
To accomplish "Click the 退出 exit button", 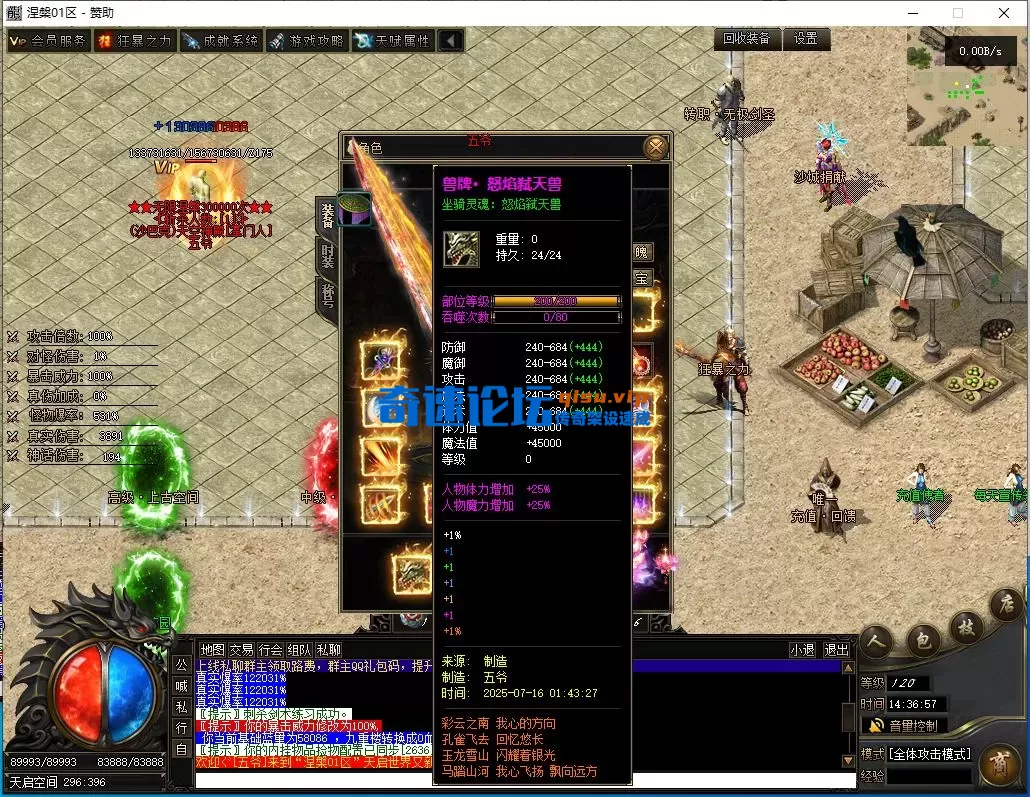I will pyautogui.click(x=836, y=650).
